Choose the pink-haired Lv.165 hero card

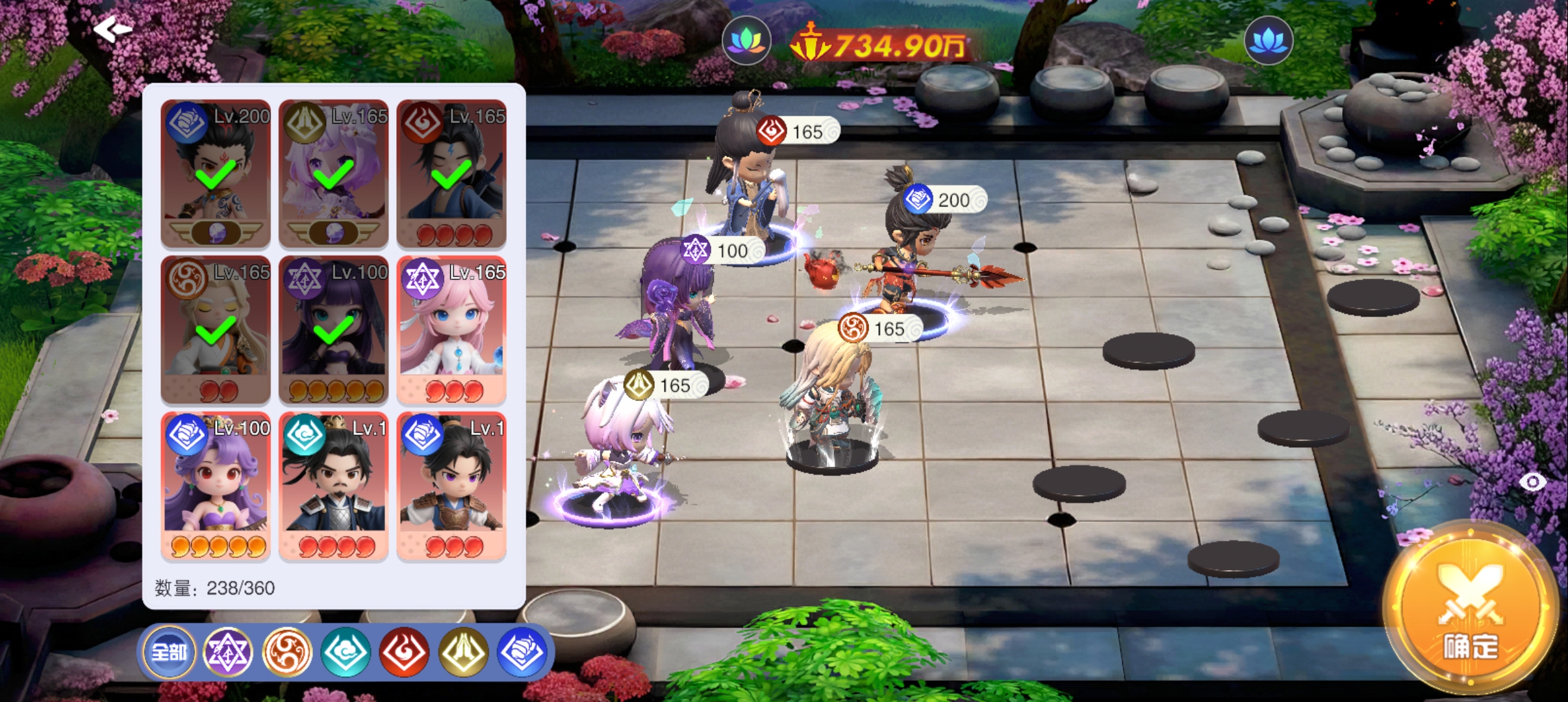(x=451, y=330)
